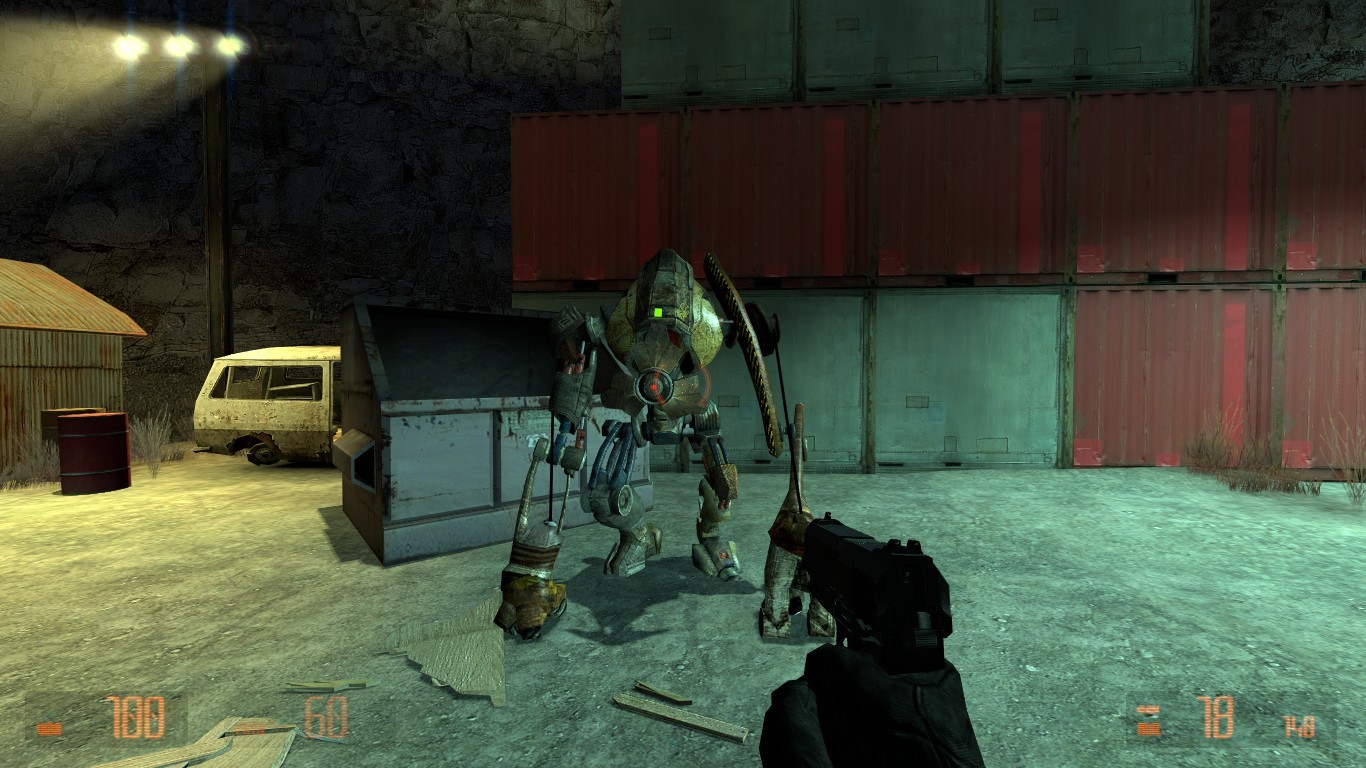Viewport: 1366px width, 768px height.
Task: Click the small reserve ammo icon showing 148
Action: point(1300,725)
